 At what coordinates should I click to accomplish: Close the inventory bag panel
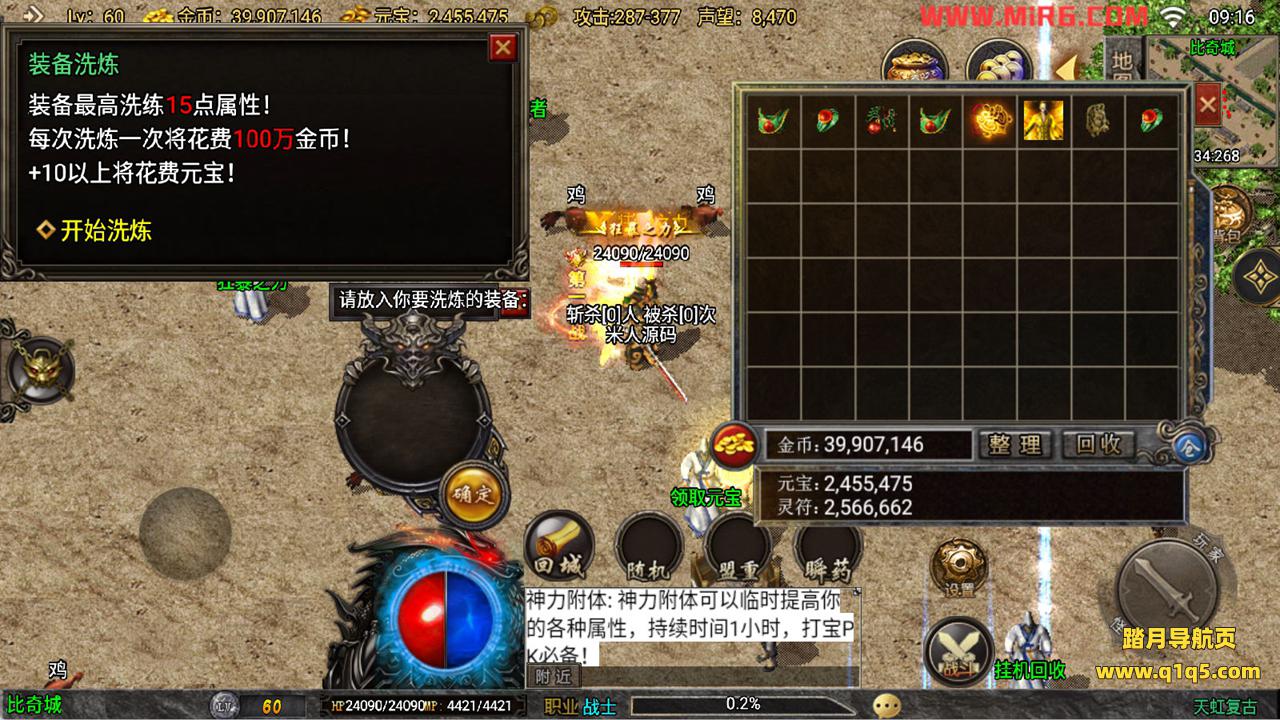[x=1207, y=104]
